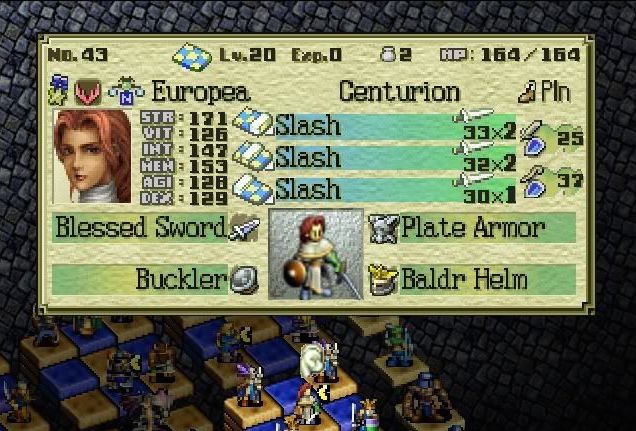This screenshot has width=636, height=431.
Task: Select the Centurion unit sprite preview
Action: (316, 254)
